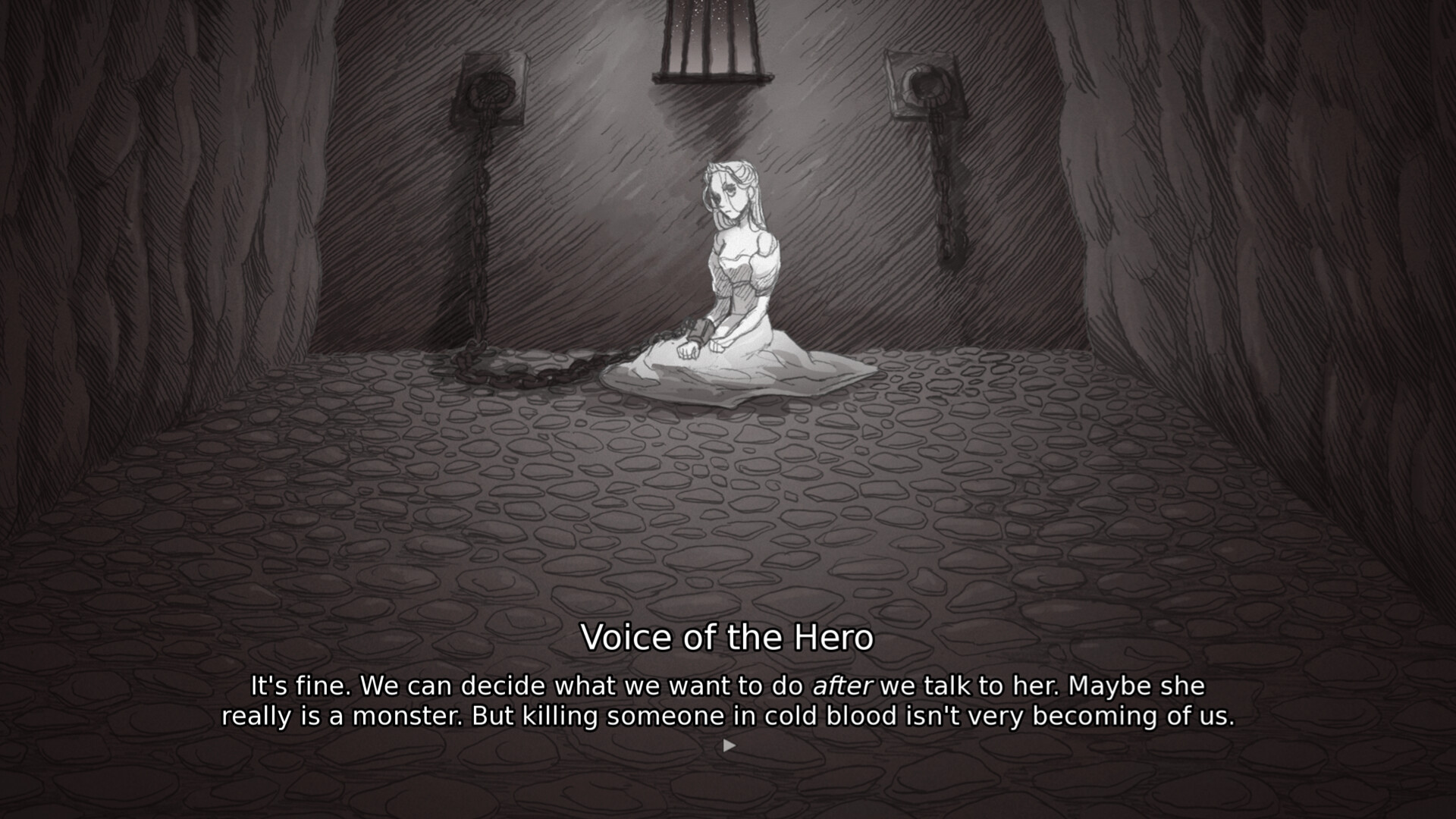The image size is (1456, 819).
Task: Click the princess's face
Action: coord(726,193)
